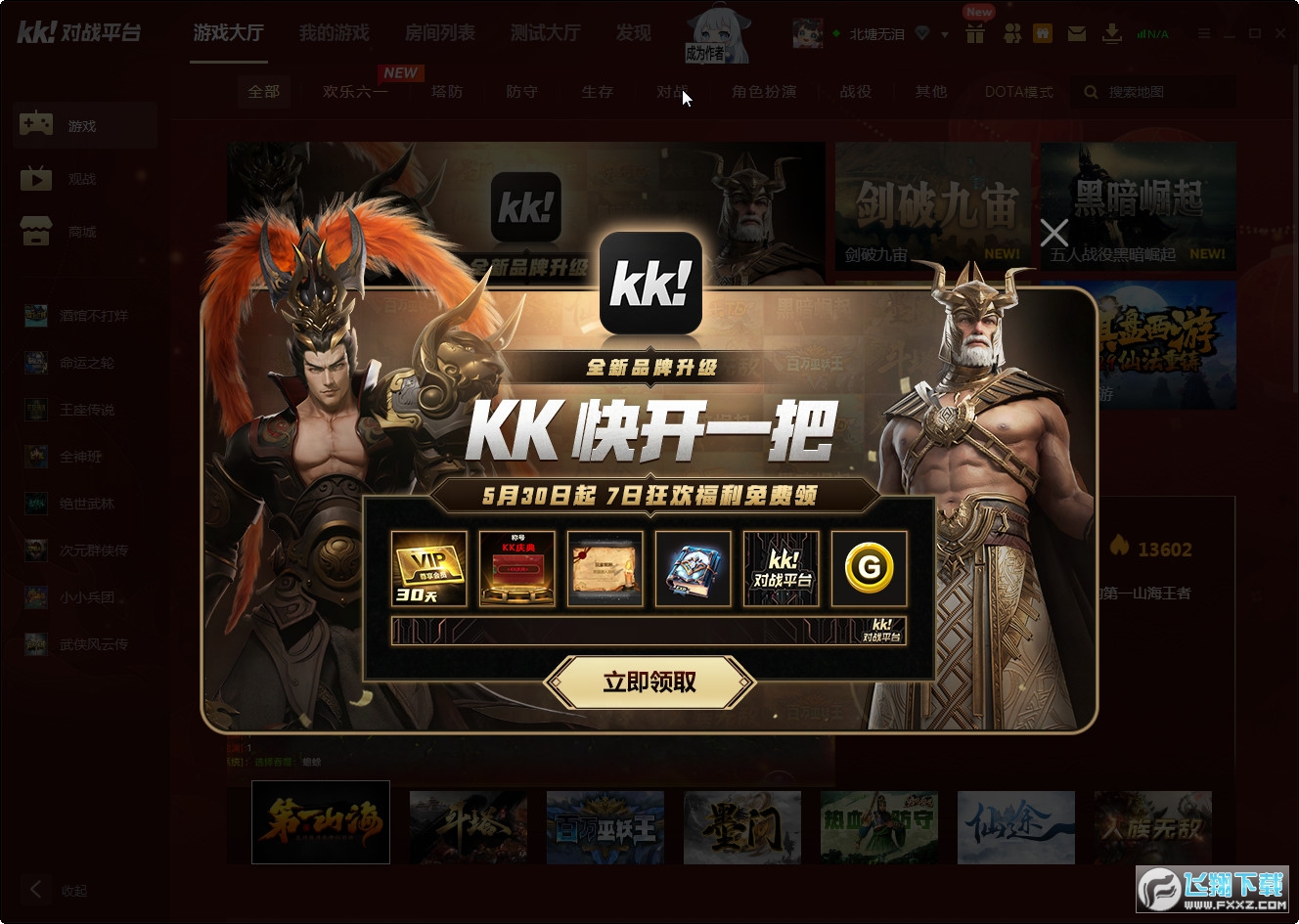This screenshot has height=924, width=1299.
Task: Select the 塔防 category filter
Action: point(446,92)
